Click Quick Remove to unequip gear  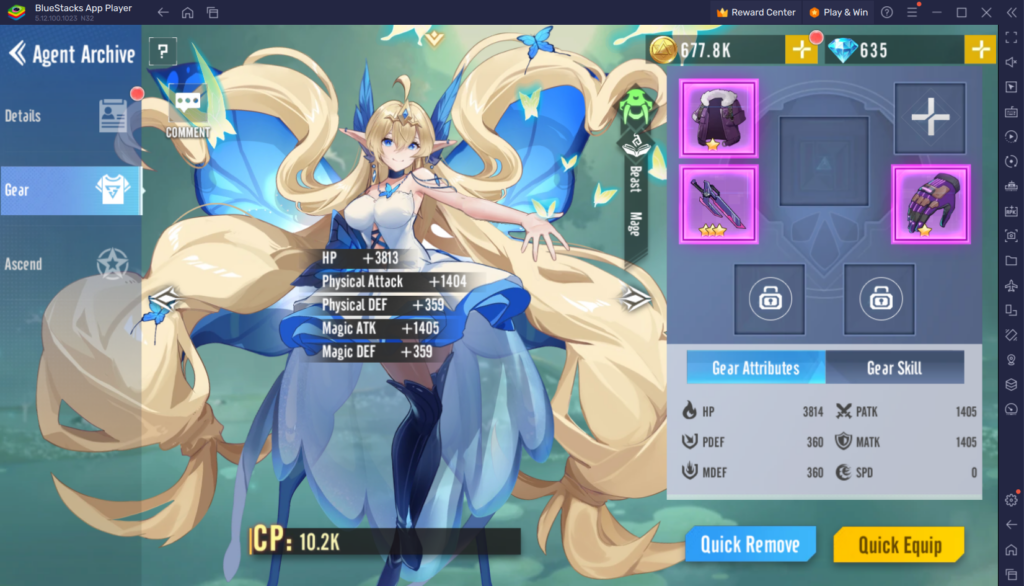[750, 544]
